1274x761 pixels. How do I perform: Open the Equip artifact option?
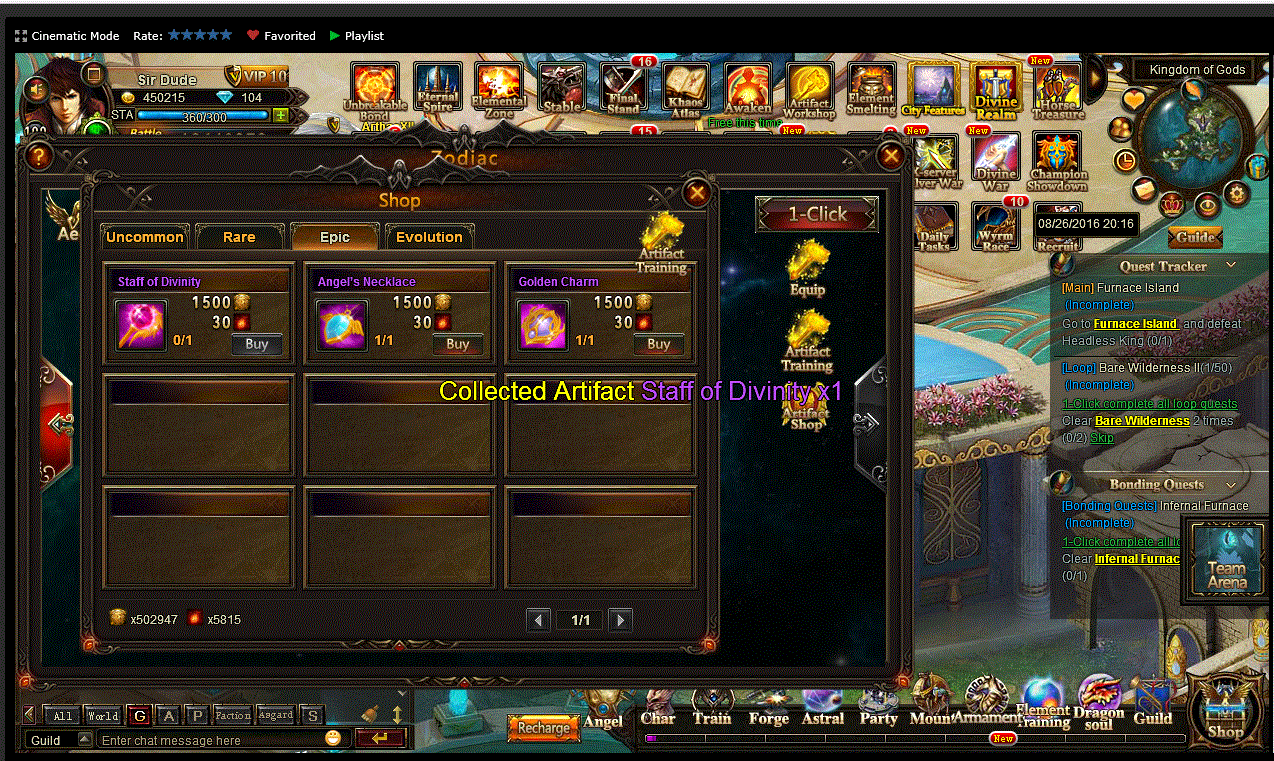[x=807, y=270]
